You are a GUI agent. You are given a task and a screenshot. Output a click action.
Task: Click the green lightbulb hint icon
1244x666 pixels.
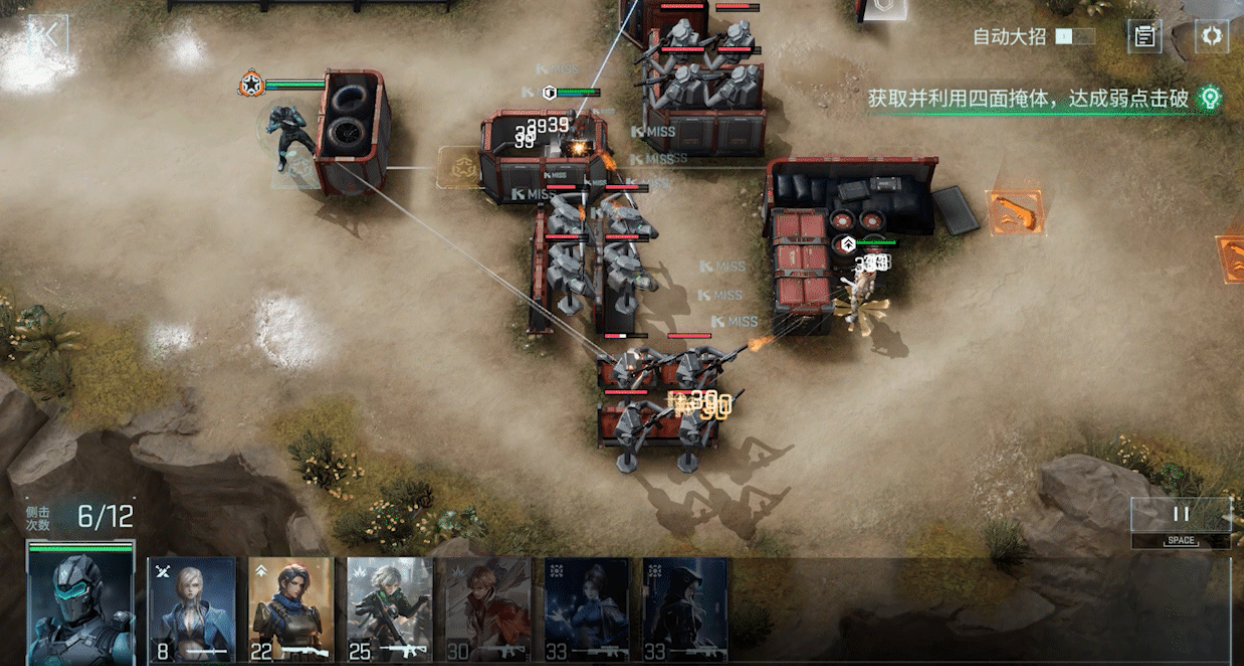point(1210,98)
